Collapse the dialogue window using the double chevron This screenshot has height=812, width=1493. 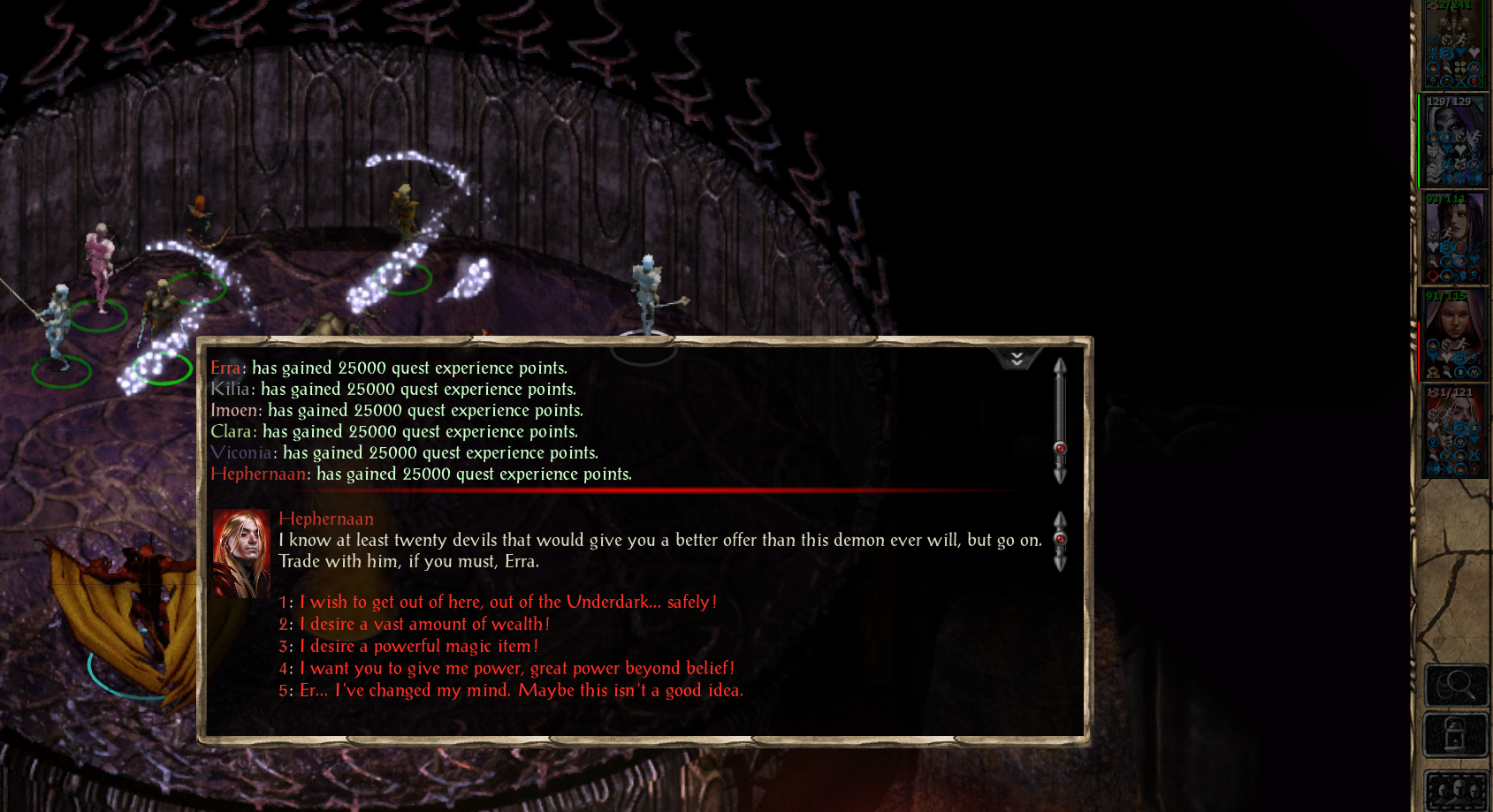click(x=1017, y=359)
